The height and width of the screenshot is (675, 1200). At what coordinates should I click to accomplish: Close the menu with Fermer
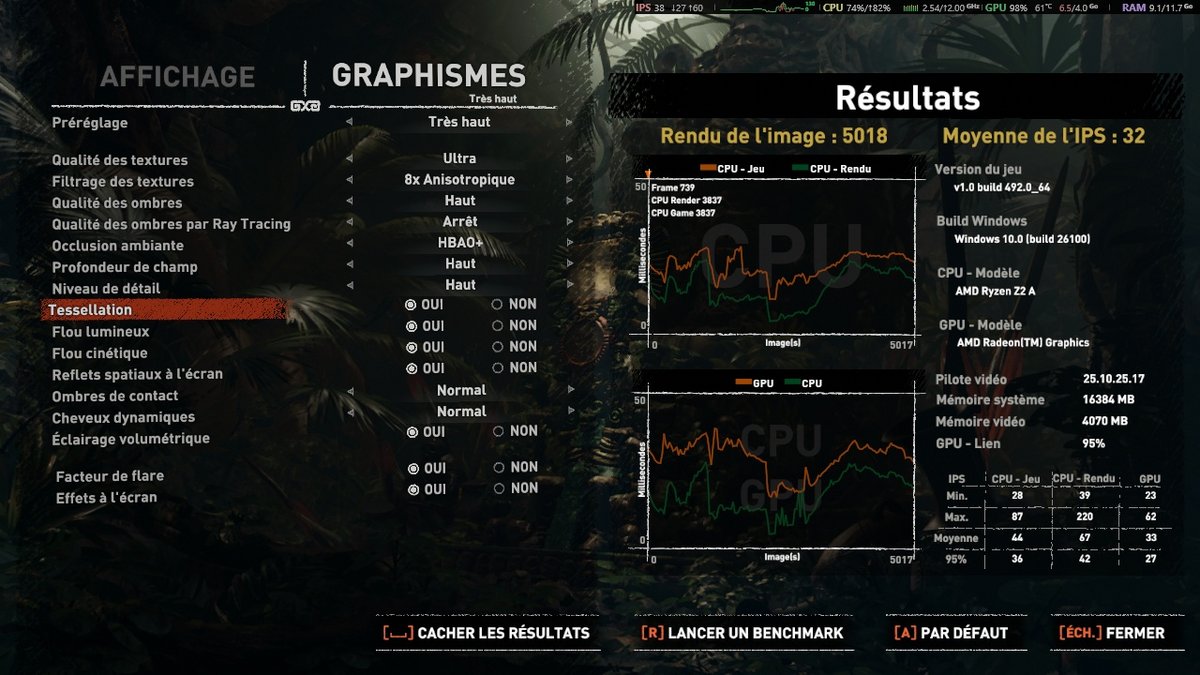(1112, 633)
